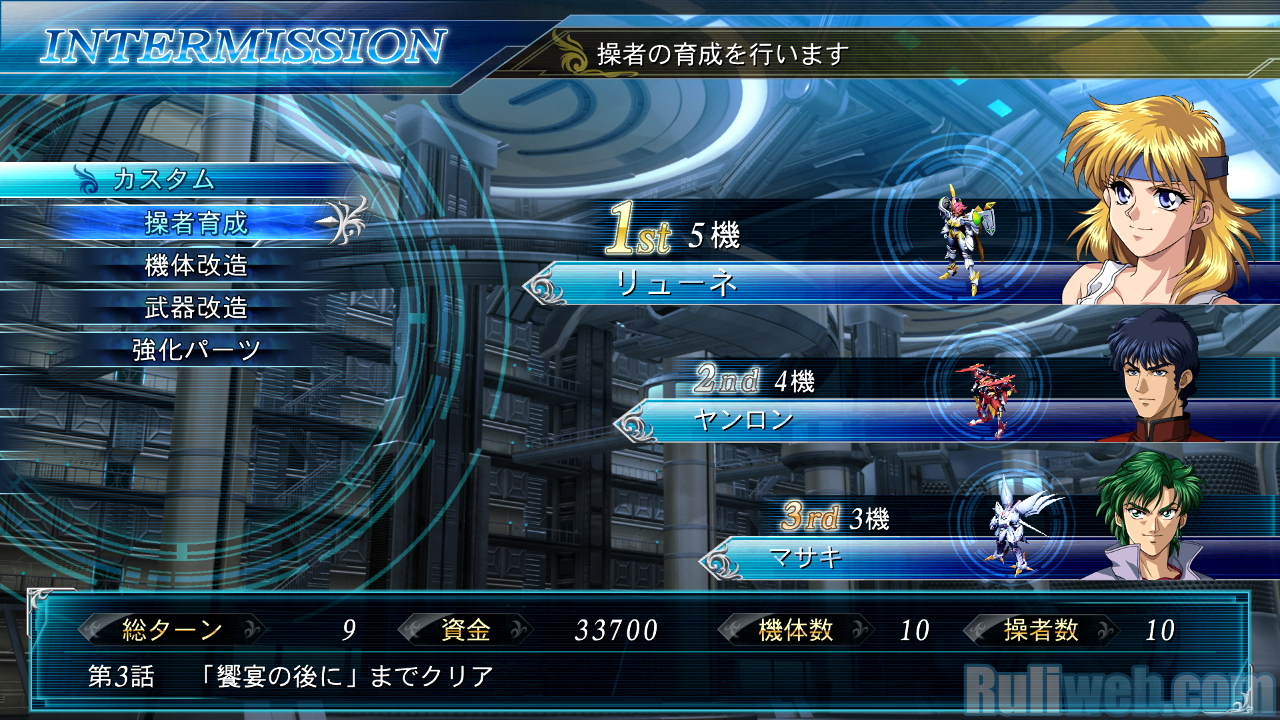This screenshot has width=1280, height=720.
Task: Select the 操者育成 pilot training entry
Action: pos(196,223)
